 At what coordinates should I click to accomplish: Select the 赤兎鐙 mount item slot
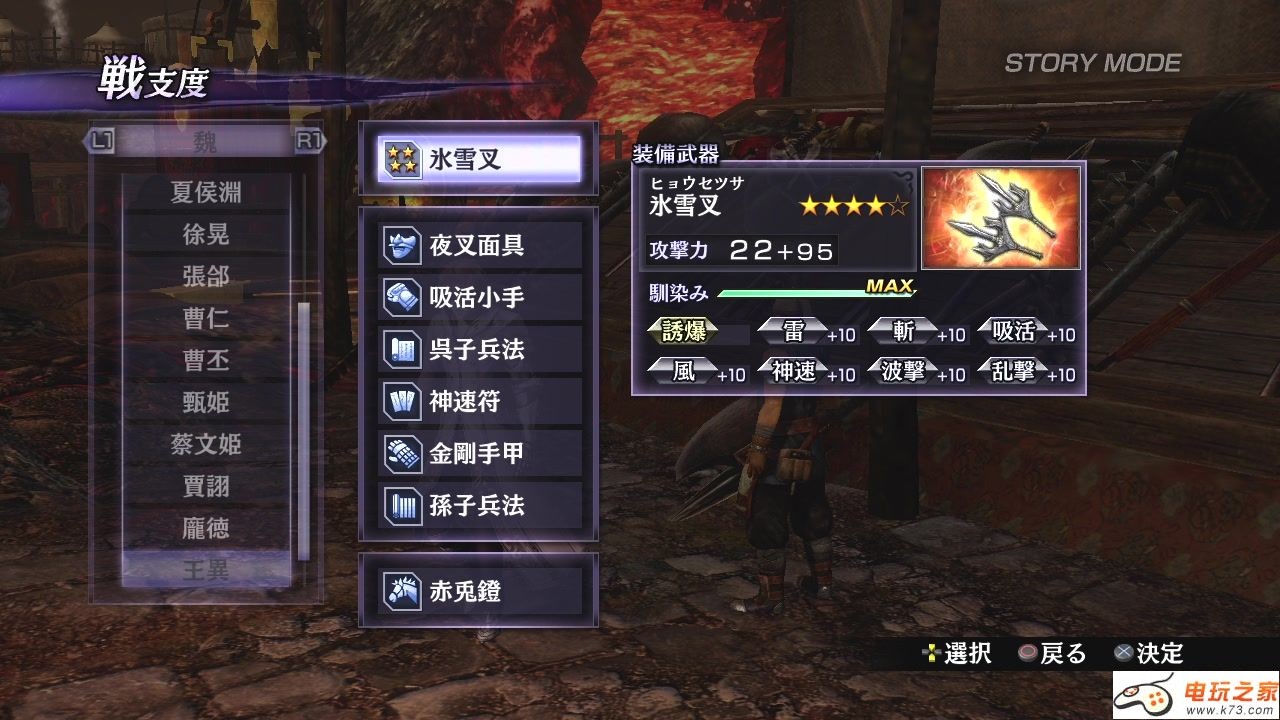480,592
